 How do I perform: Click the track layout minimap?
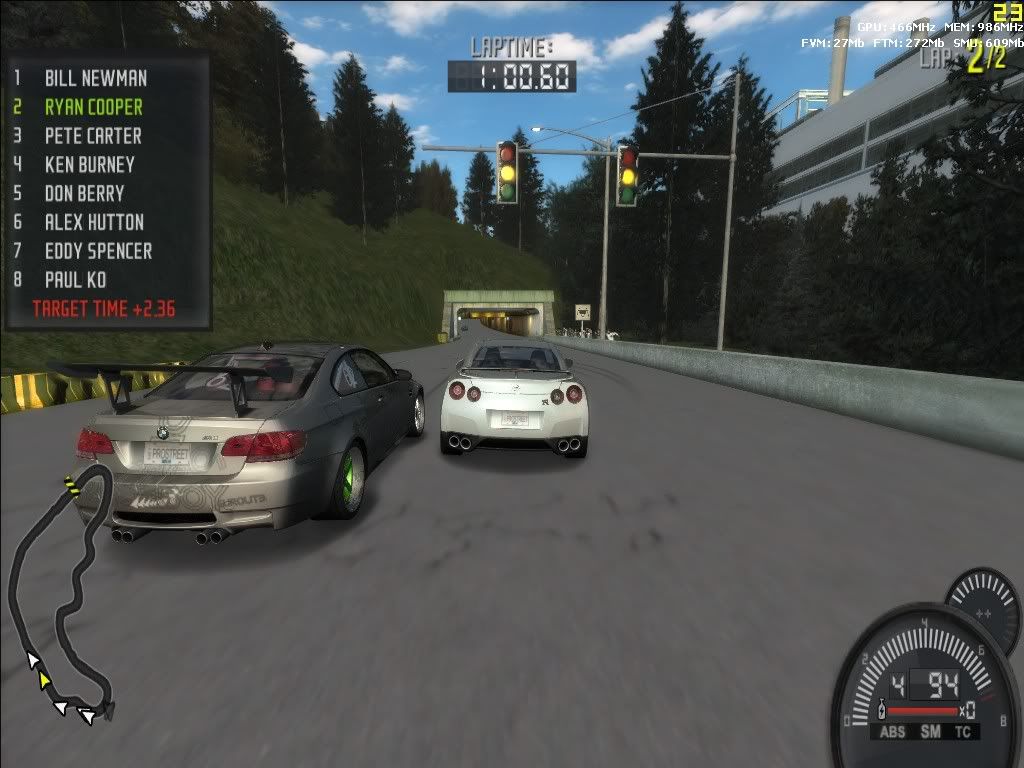60,590
